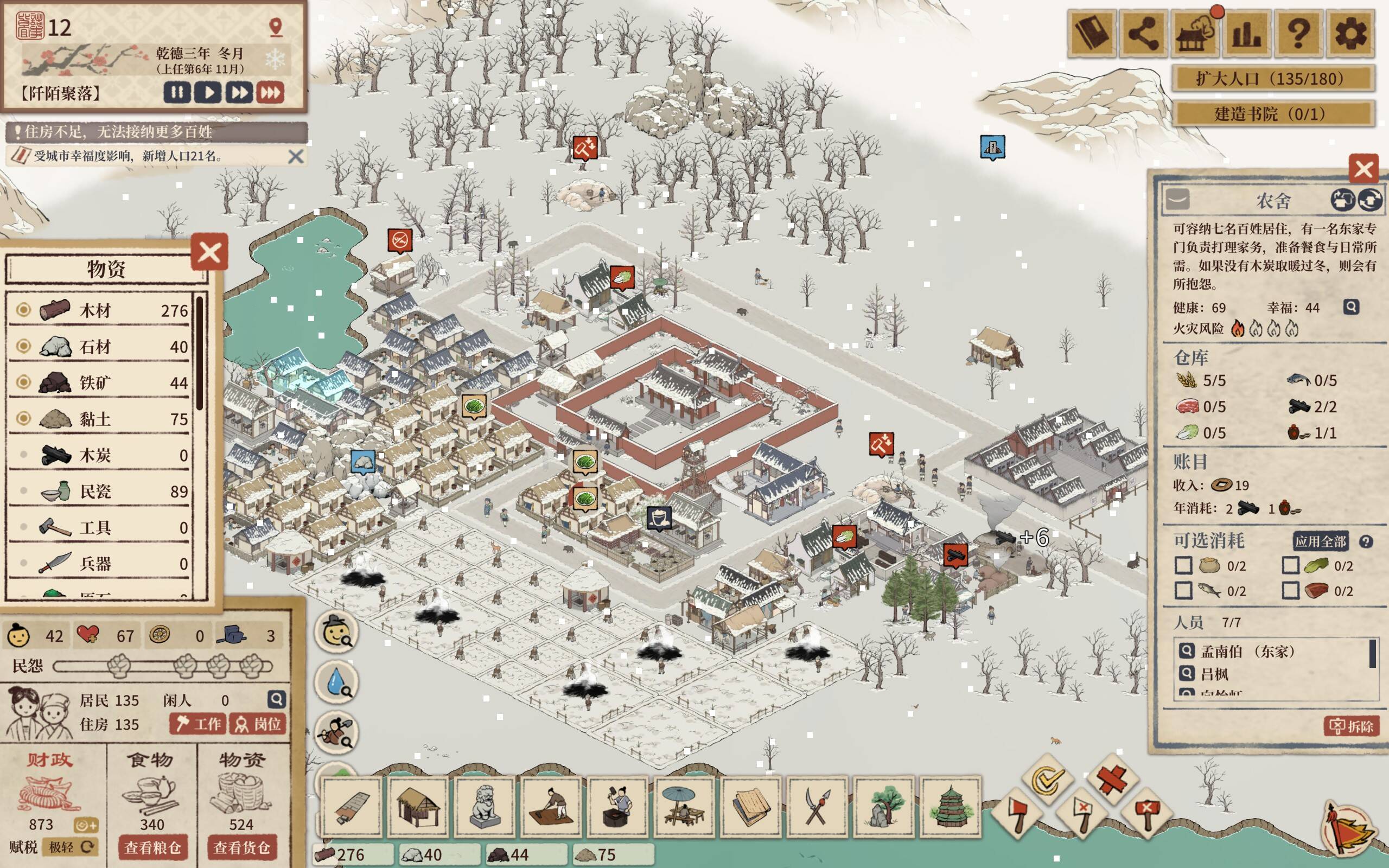Image resolution: width=1389 pixels, height=868 pixels.
Task: Close the 物资 resources panel
Action: pos(209,252)
